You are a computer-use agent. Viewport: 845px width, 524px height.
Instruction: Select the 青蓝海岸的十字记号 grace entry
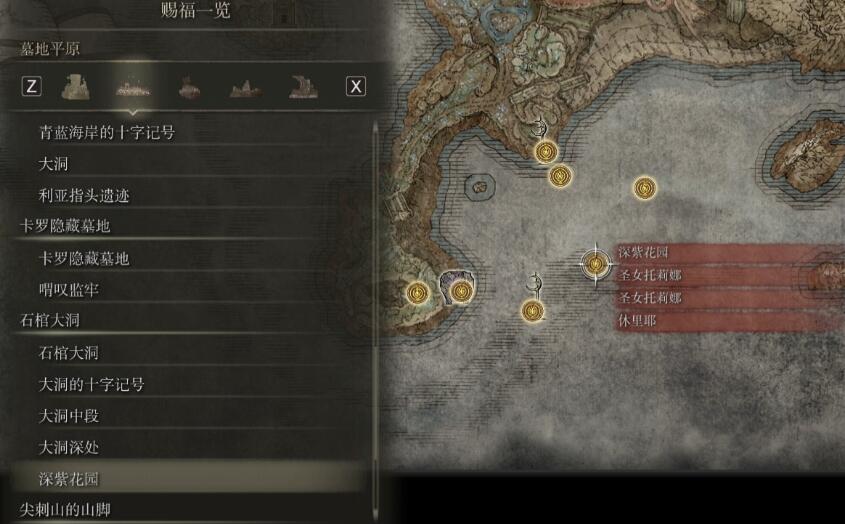[106, 131]
